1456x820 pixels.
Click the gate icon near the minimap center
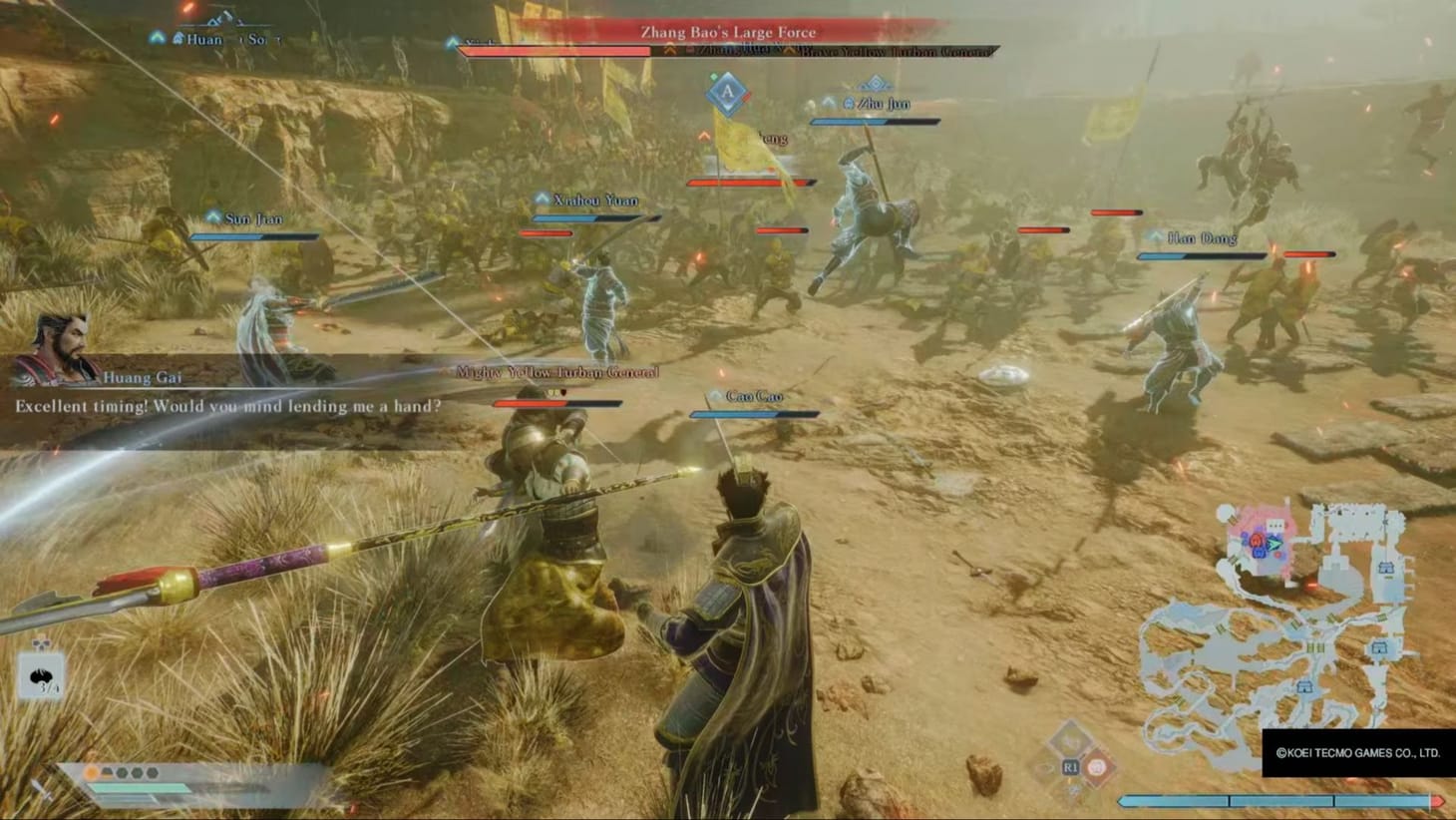[1314, 646]
